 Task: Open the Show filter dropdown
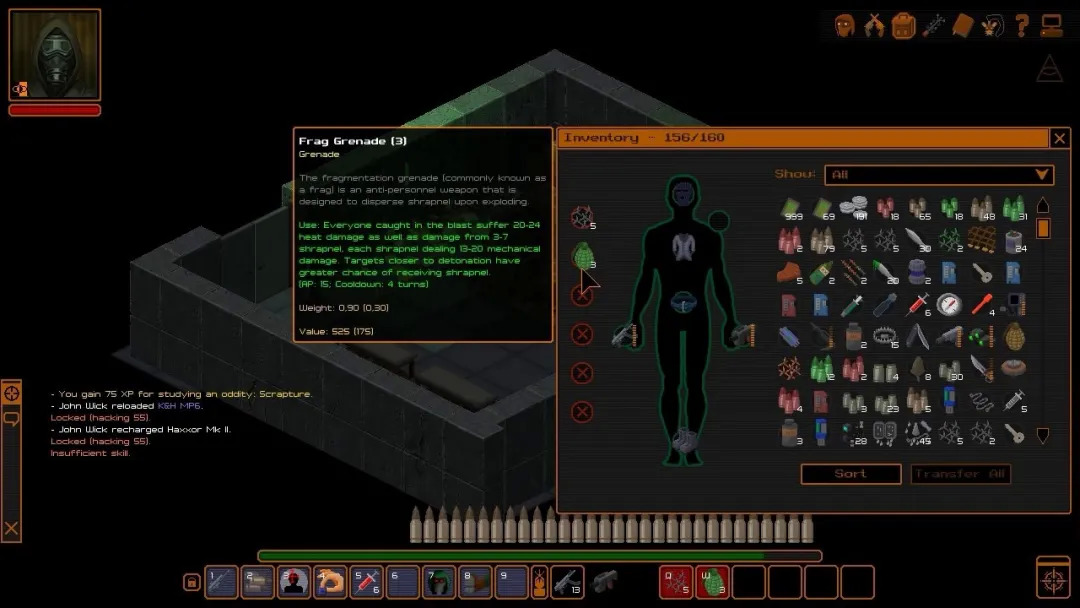938,175
